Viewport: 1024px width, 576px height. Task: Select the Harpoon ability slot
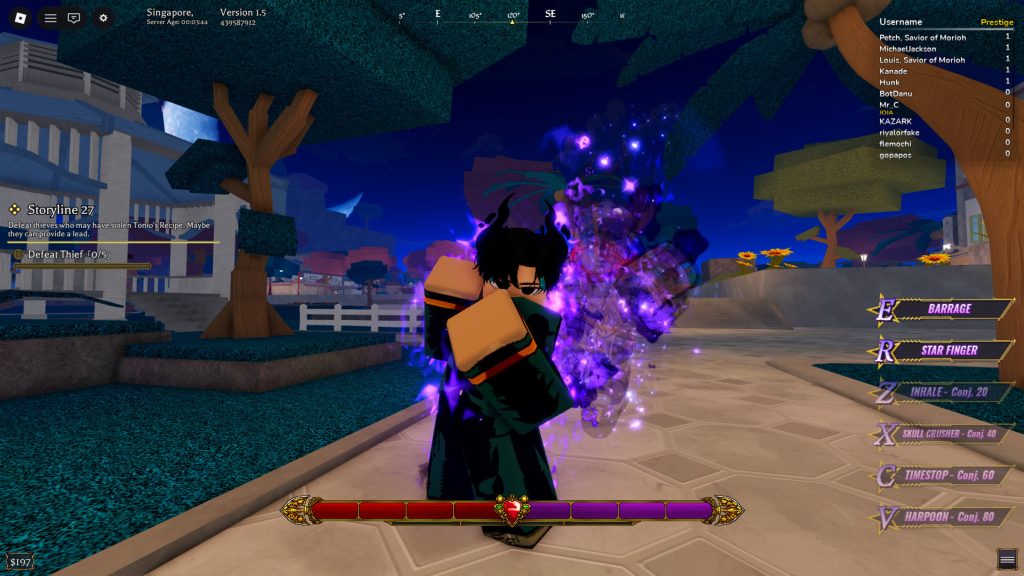948,516
